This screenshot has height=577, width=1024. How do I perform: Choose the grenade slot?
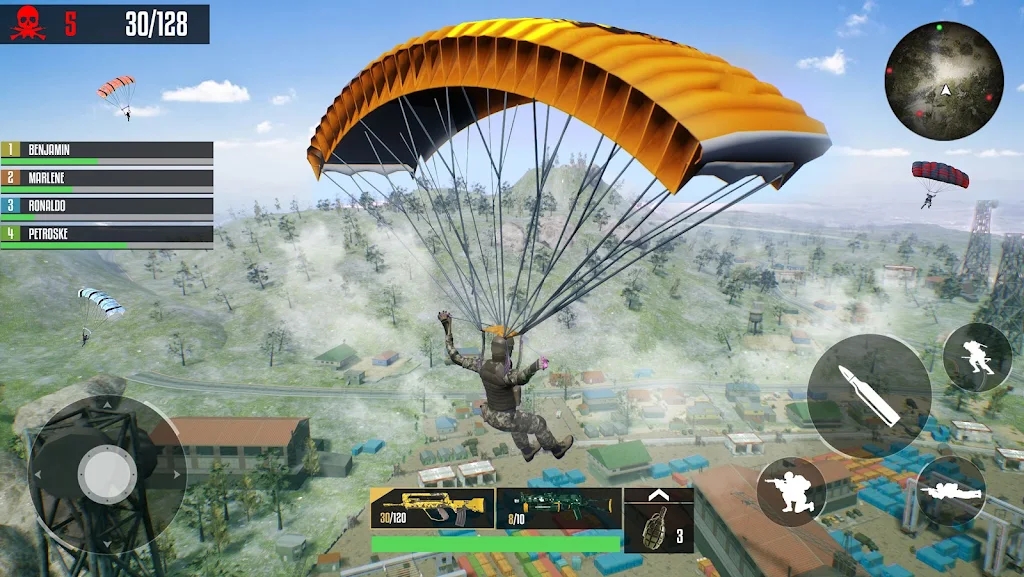(x=658, y=521)
